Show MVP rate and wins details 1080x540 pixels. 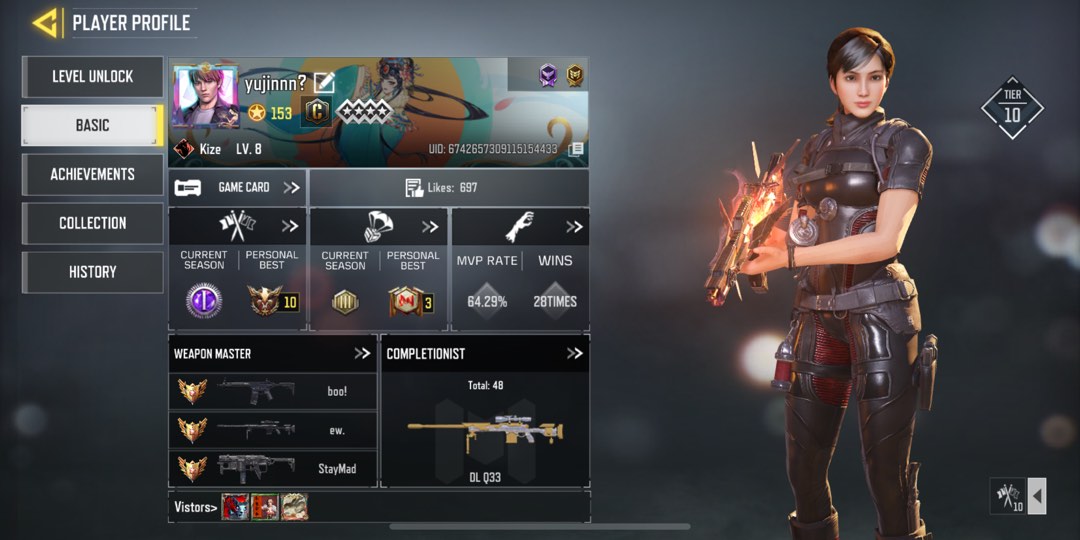[x=574, y=226]
